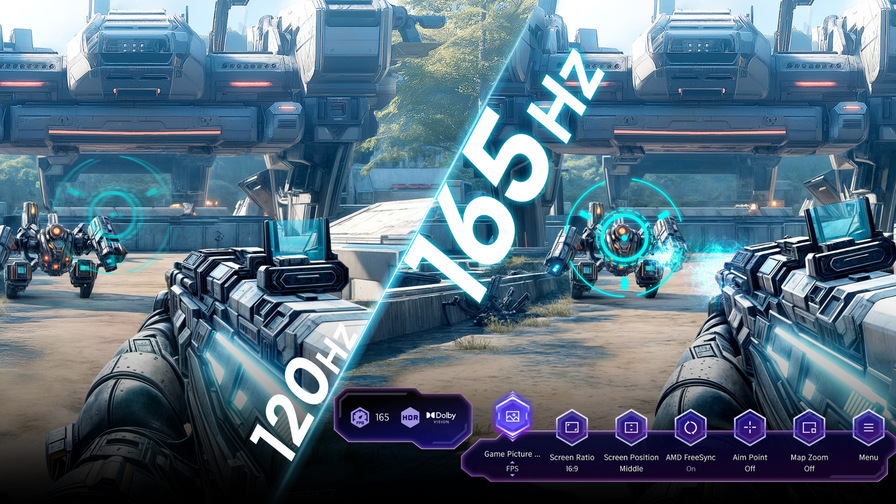Screen dimensions: 896x504
Task: Enable the Map Zoom feature
Action: [x=808, y=428]
